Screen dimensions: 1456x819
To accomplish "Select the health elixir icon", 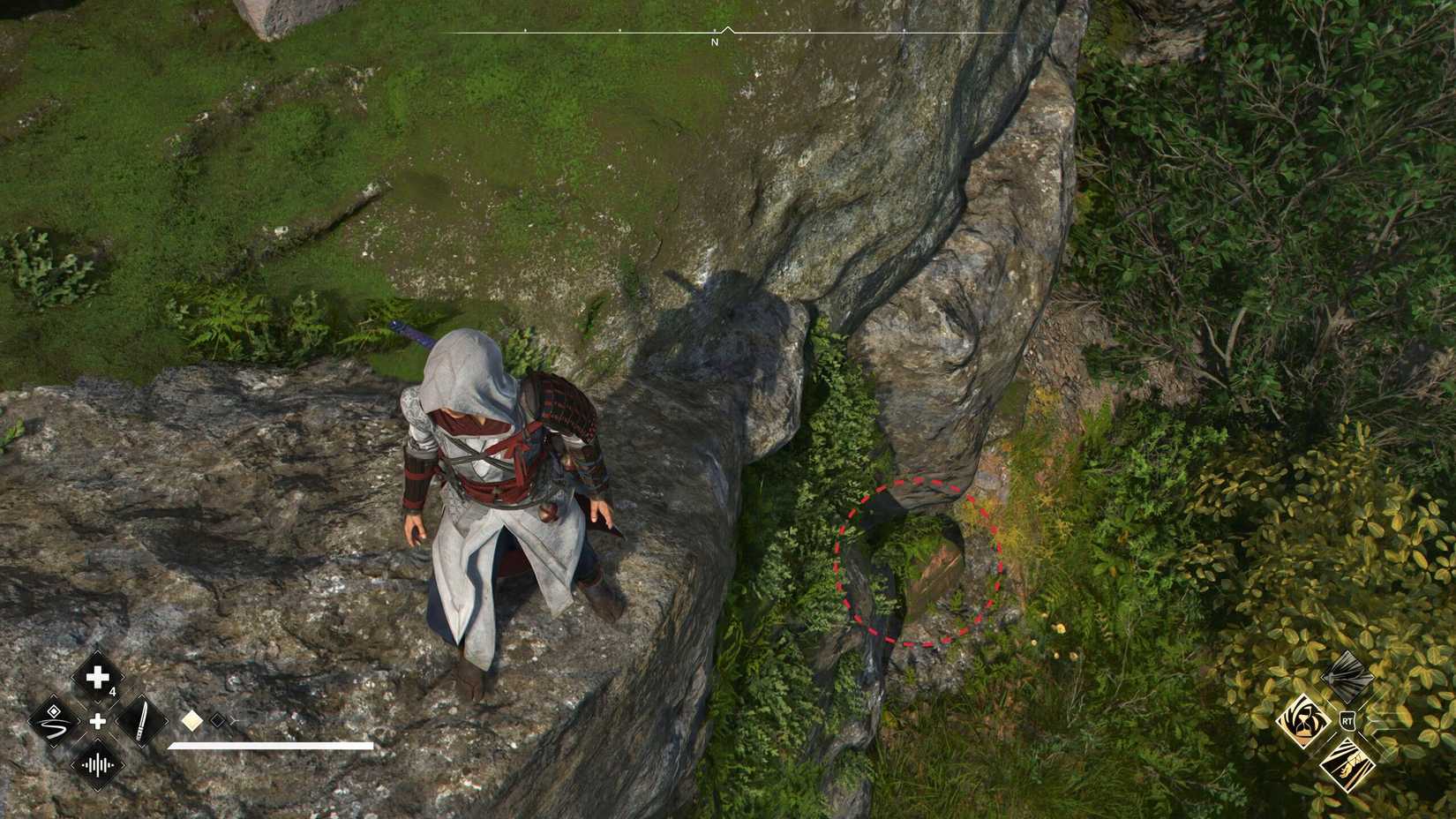I will click(97, 677).
